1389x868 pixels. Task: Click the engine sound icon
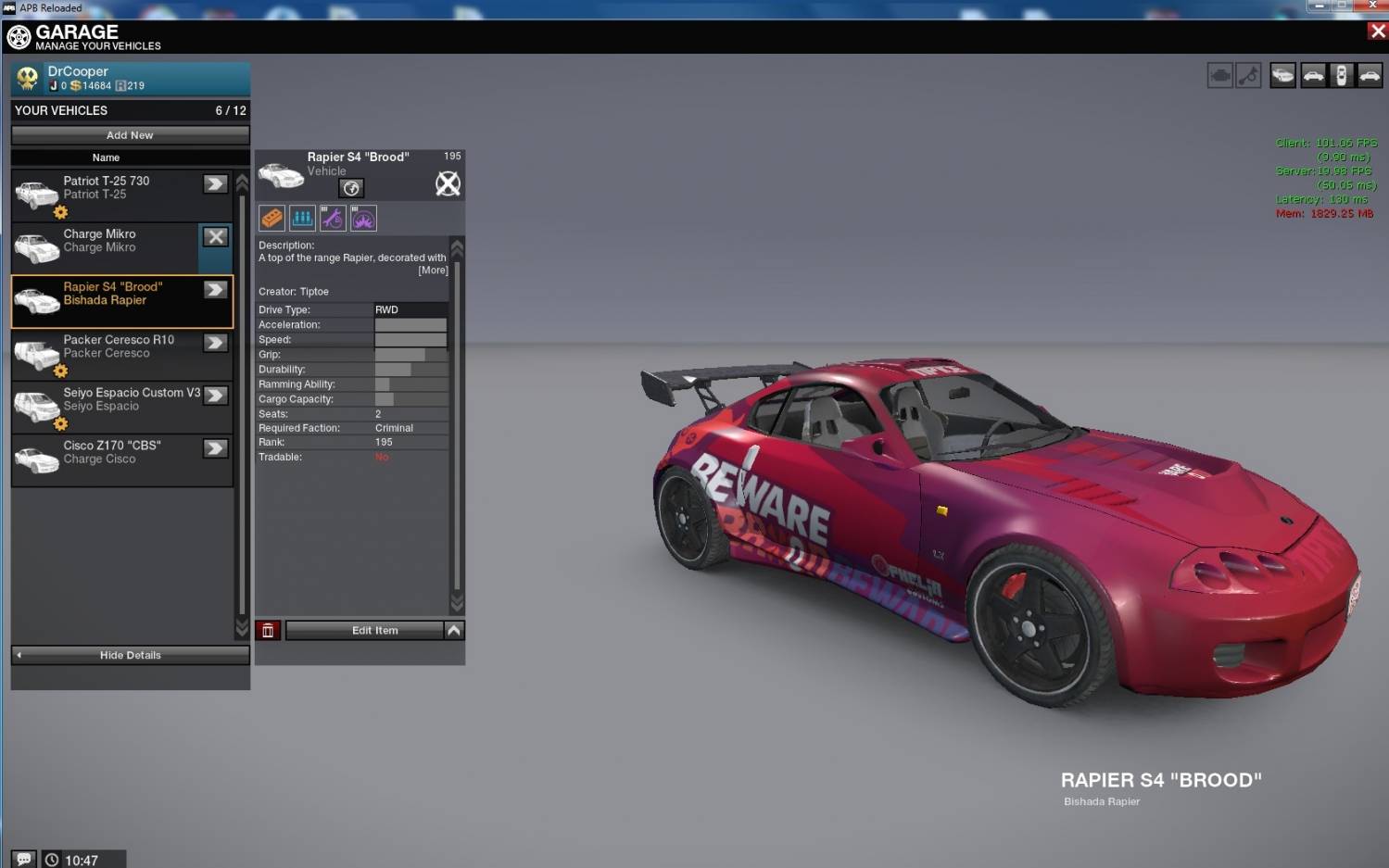point(1220,76)
